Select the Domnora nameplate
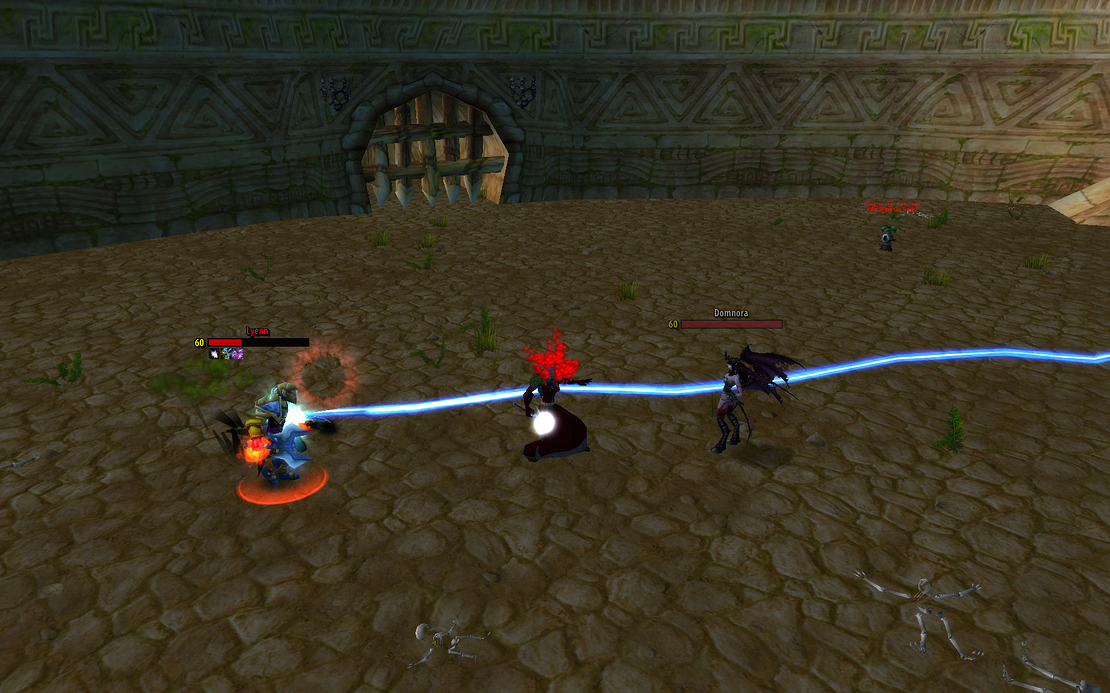Image resolution: width=1110 pixels, height=693 pixels. (731, 324)
